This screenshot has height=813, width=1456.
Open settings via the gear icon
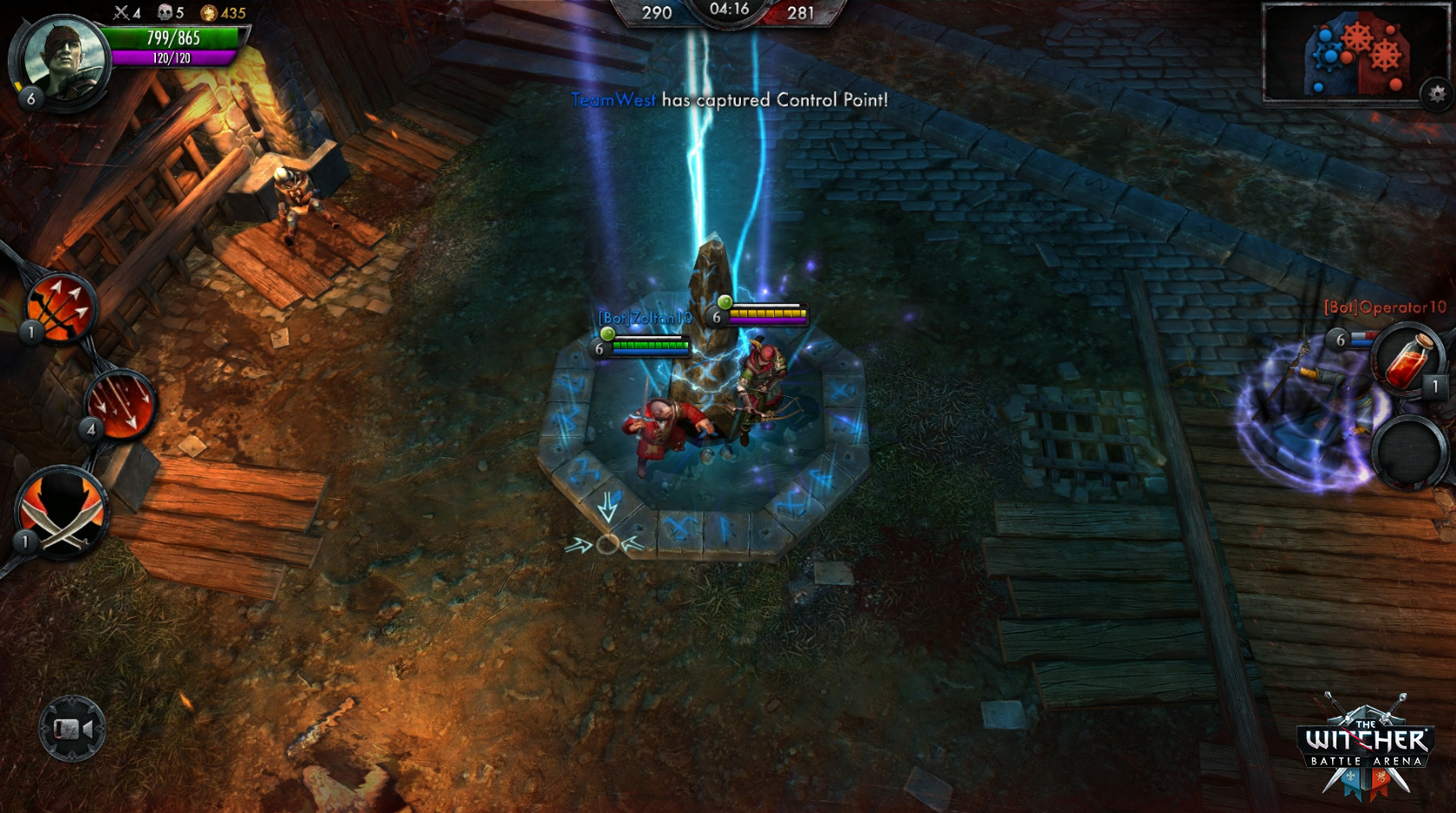point(1436,94)
